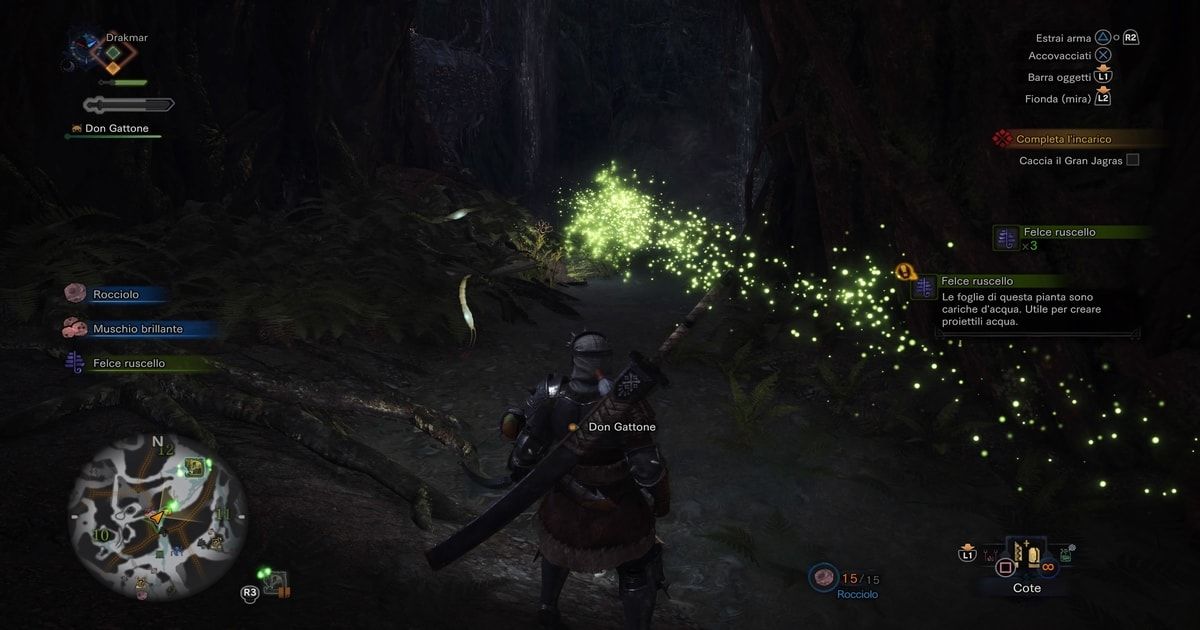Select the Muschio brillante pickup entry

click(137, 328)
